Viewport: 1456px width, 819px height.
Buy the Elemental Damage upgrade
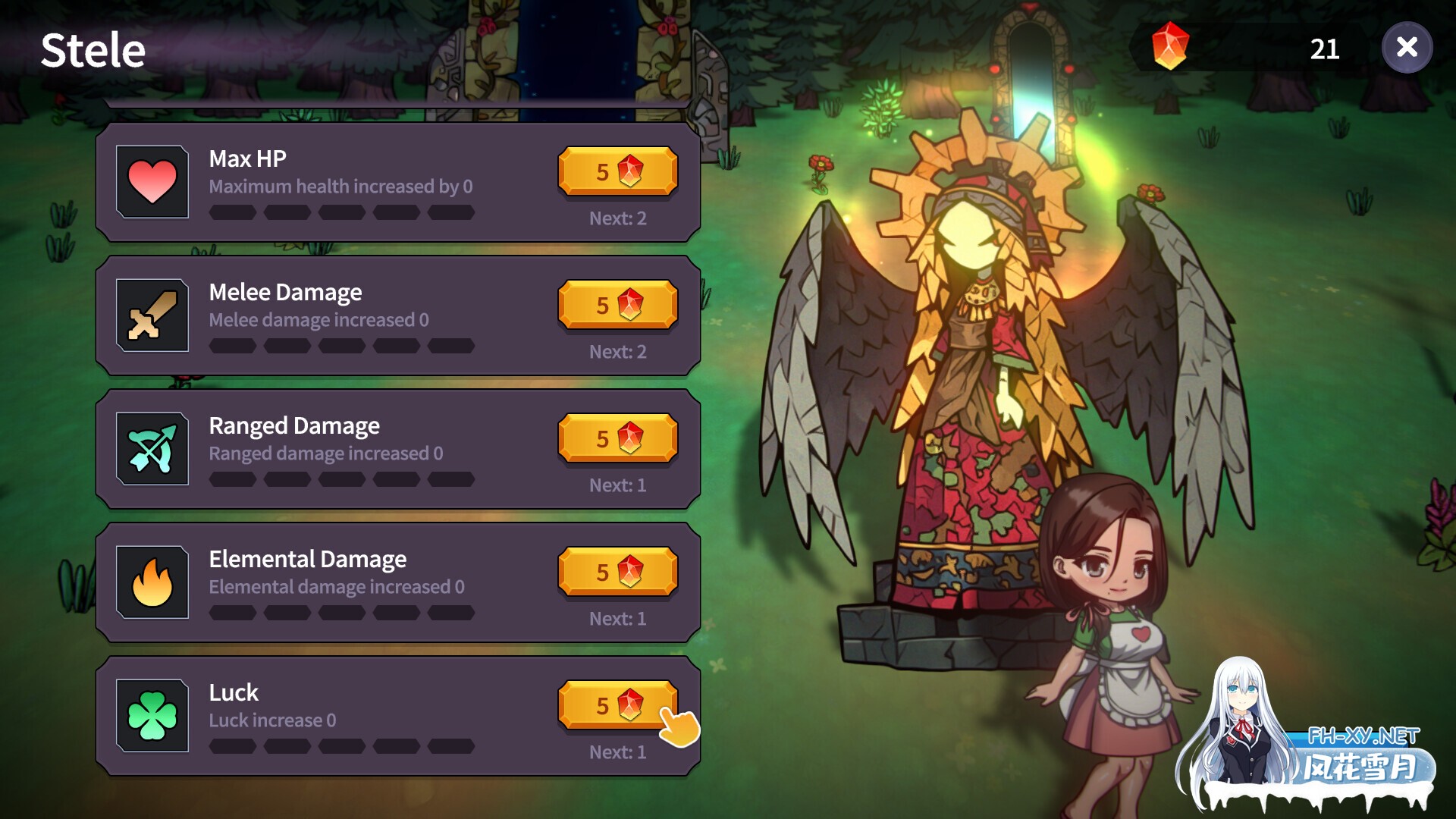click(x=617, y=572)
